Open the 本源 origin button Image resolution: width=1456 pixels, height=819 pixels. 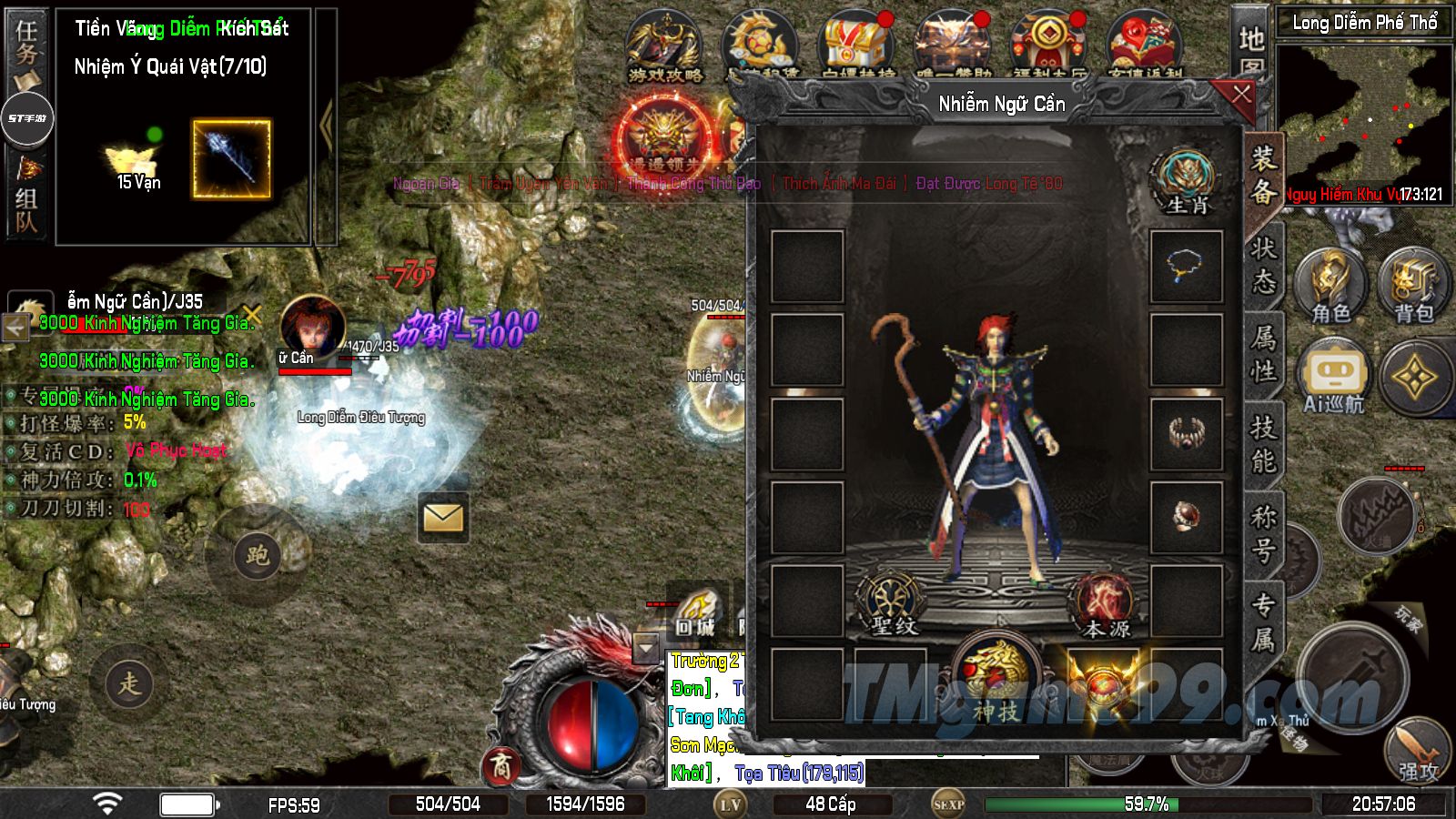click(x=1106, y=604)
